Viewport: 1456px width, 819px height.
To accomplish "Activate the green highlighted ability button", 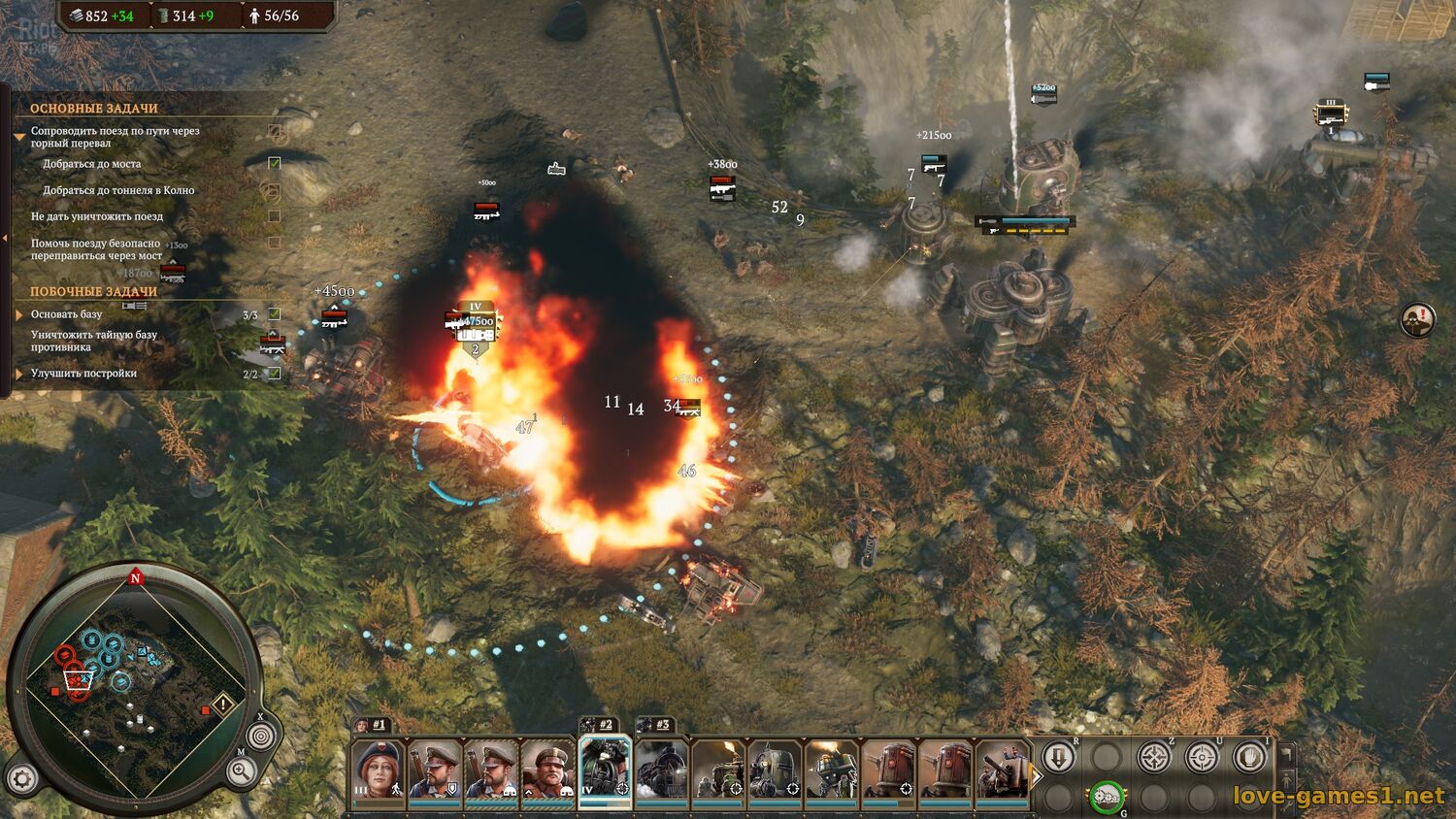I will click(x=1106, y=798).
